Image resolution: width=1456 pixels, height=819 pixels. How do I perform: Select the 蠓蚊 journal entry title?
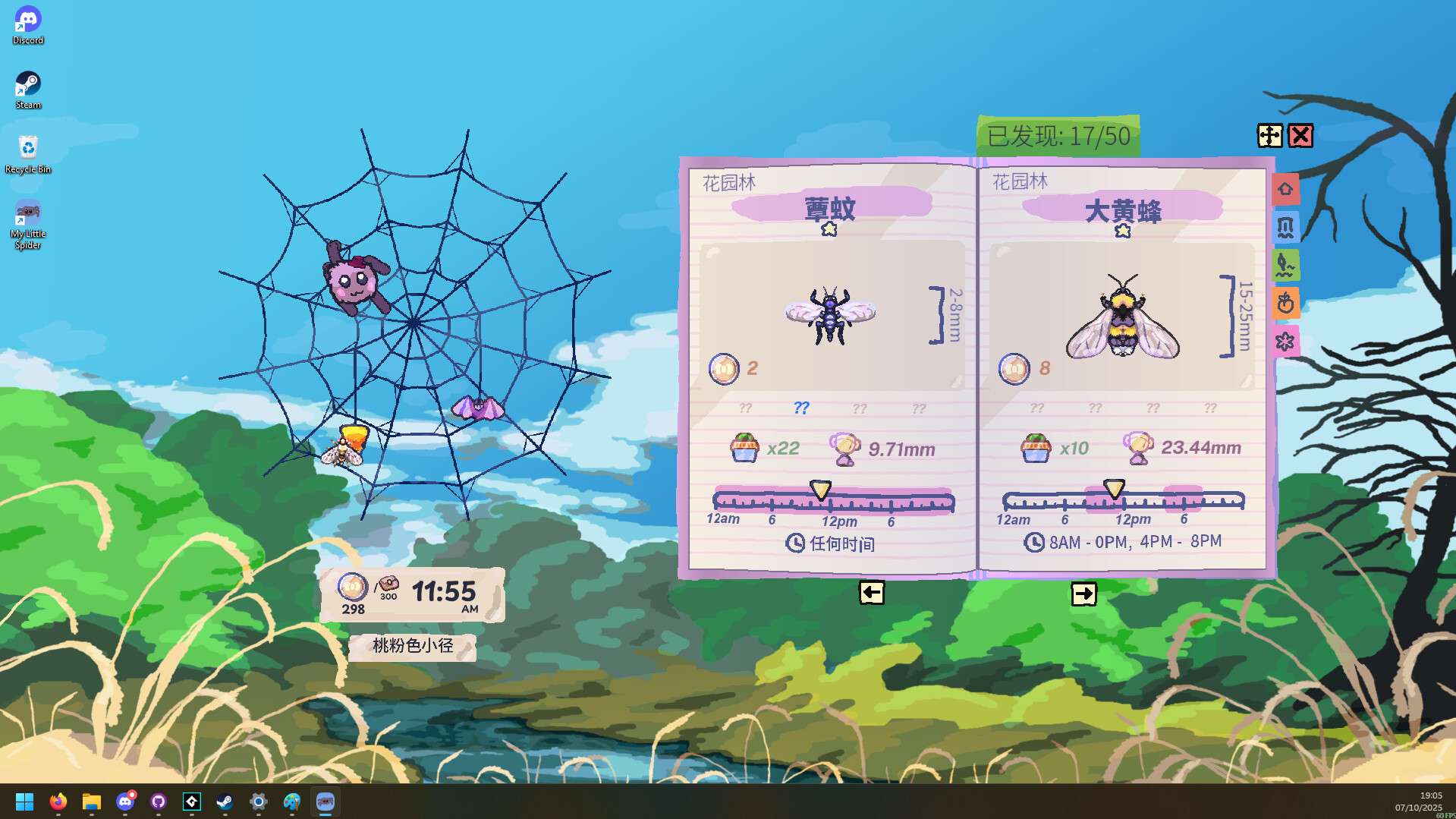(x=830, y=207)
